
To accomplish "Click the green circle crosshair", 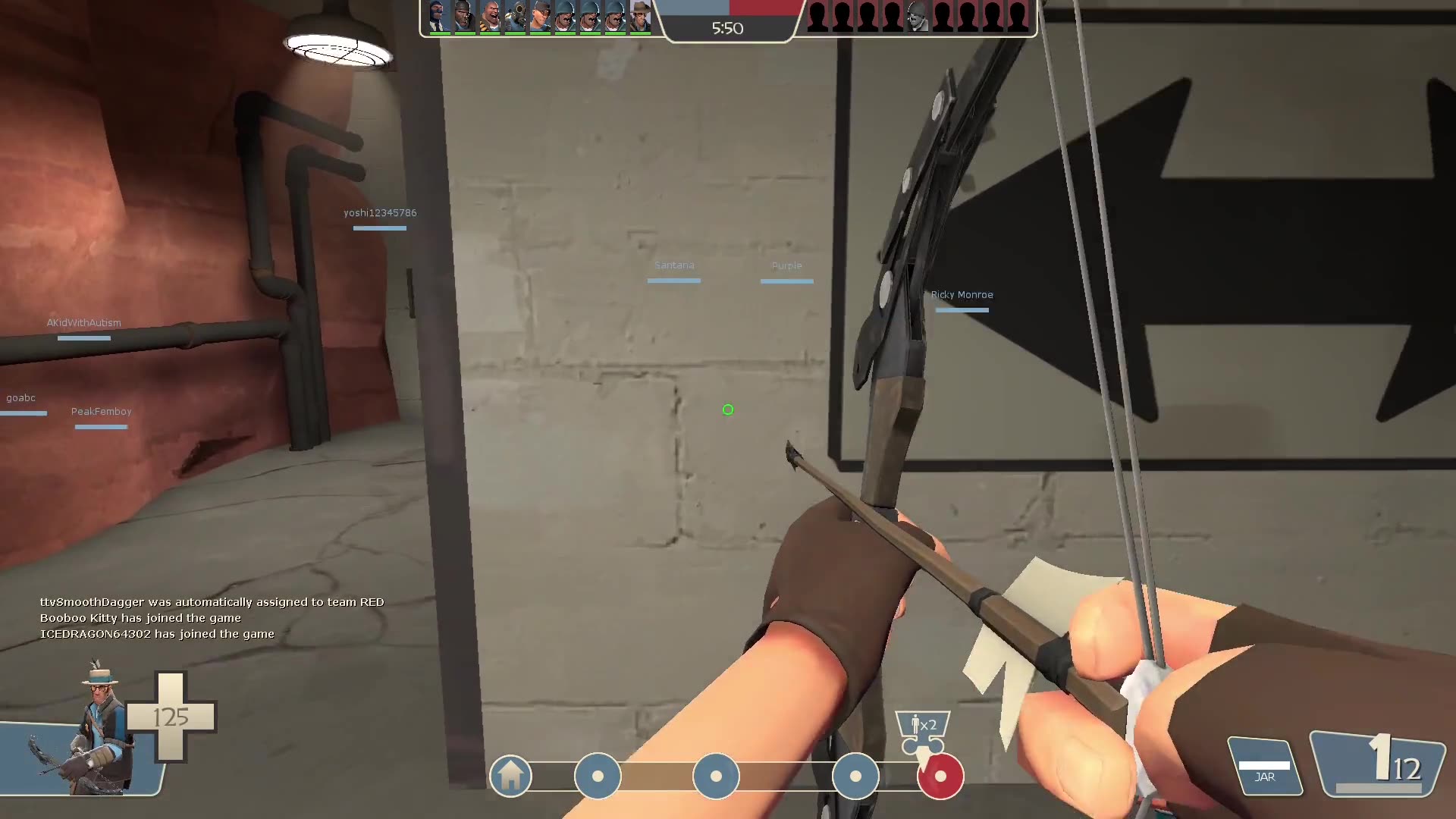I will (x=728, y=409).
